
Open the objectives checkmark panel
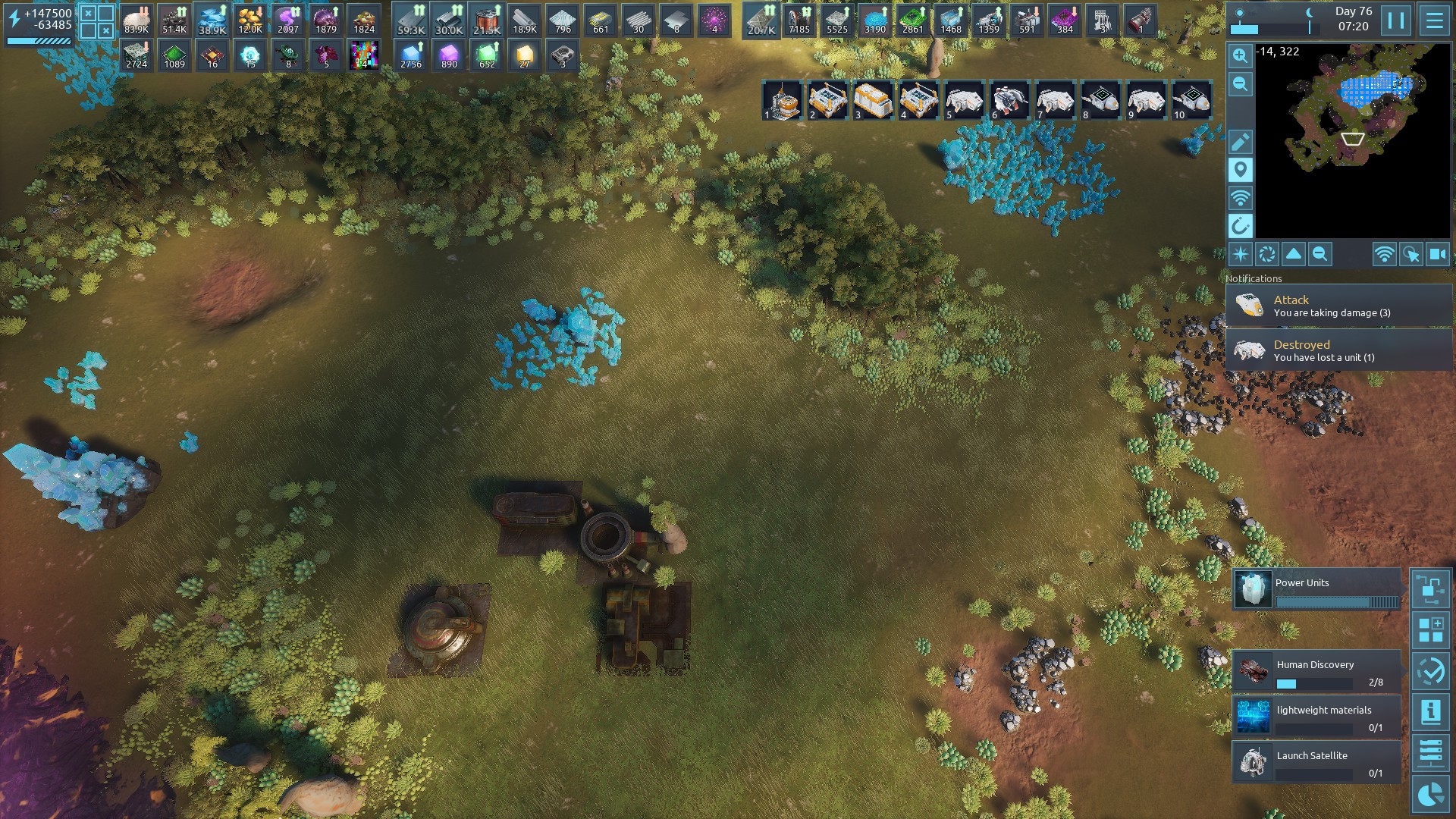[x=1431, y=671]
